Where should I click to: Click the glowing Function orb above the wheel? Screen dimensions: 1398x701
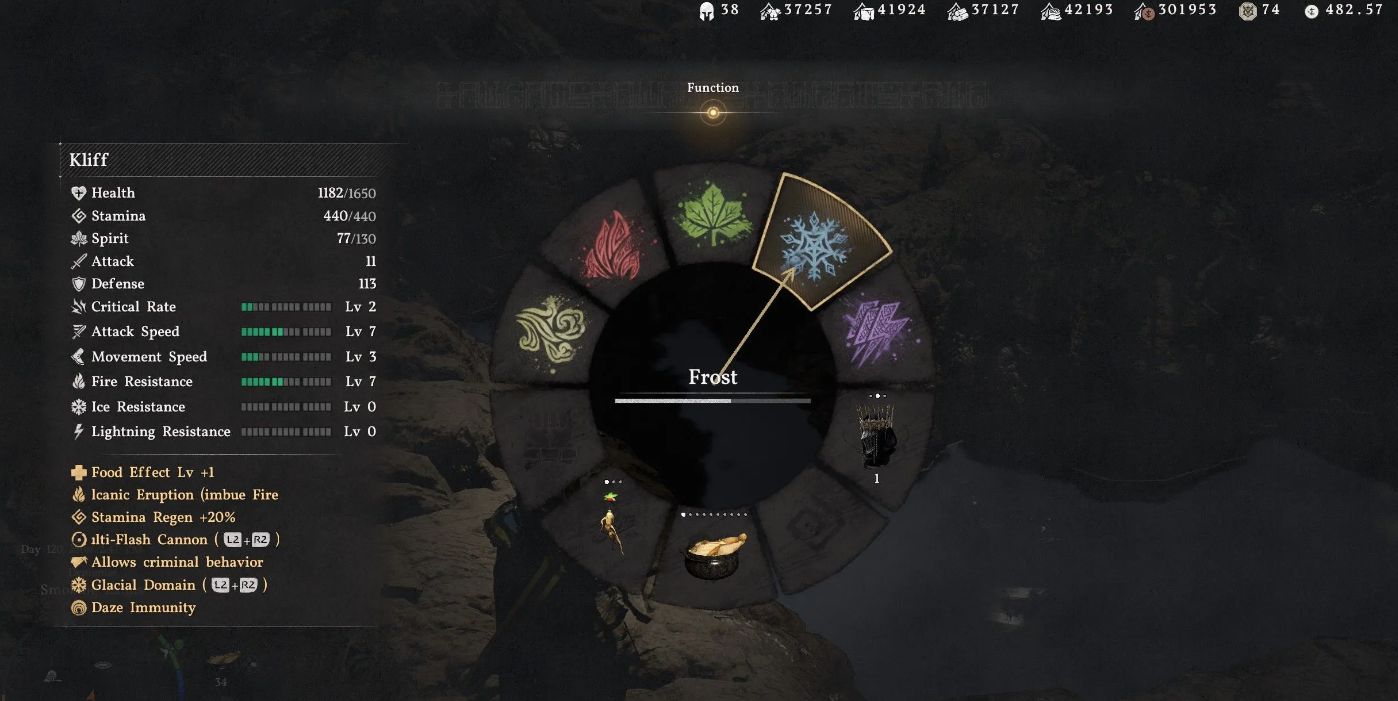[713, 113]
